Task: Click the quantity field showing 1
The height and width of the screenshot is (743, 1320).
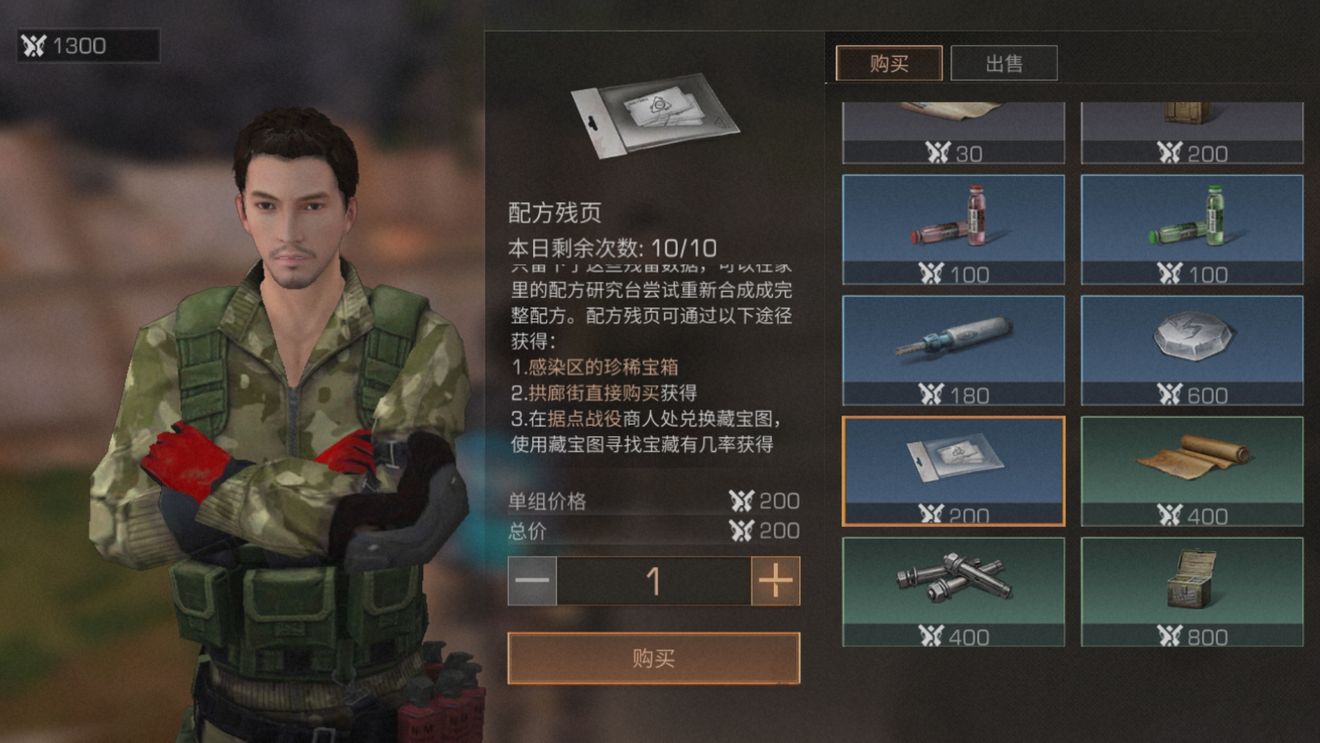Action: (x=654, y=583)
